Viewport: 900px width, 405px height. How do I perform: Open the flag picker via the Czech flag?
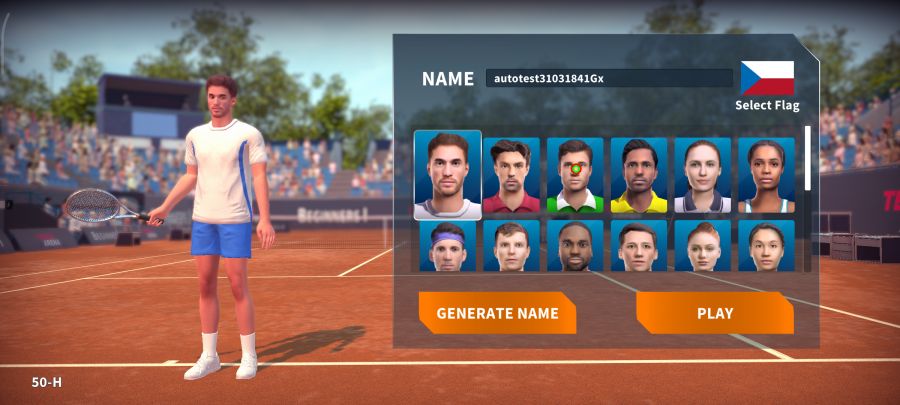coord(767,78)
